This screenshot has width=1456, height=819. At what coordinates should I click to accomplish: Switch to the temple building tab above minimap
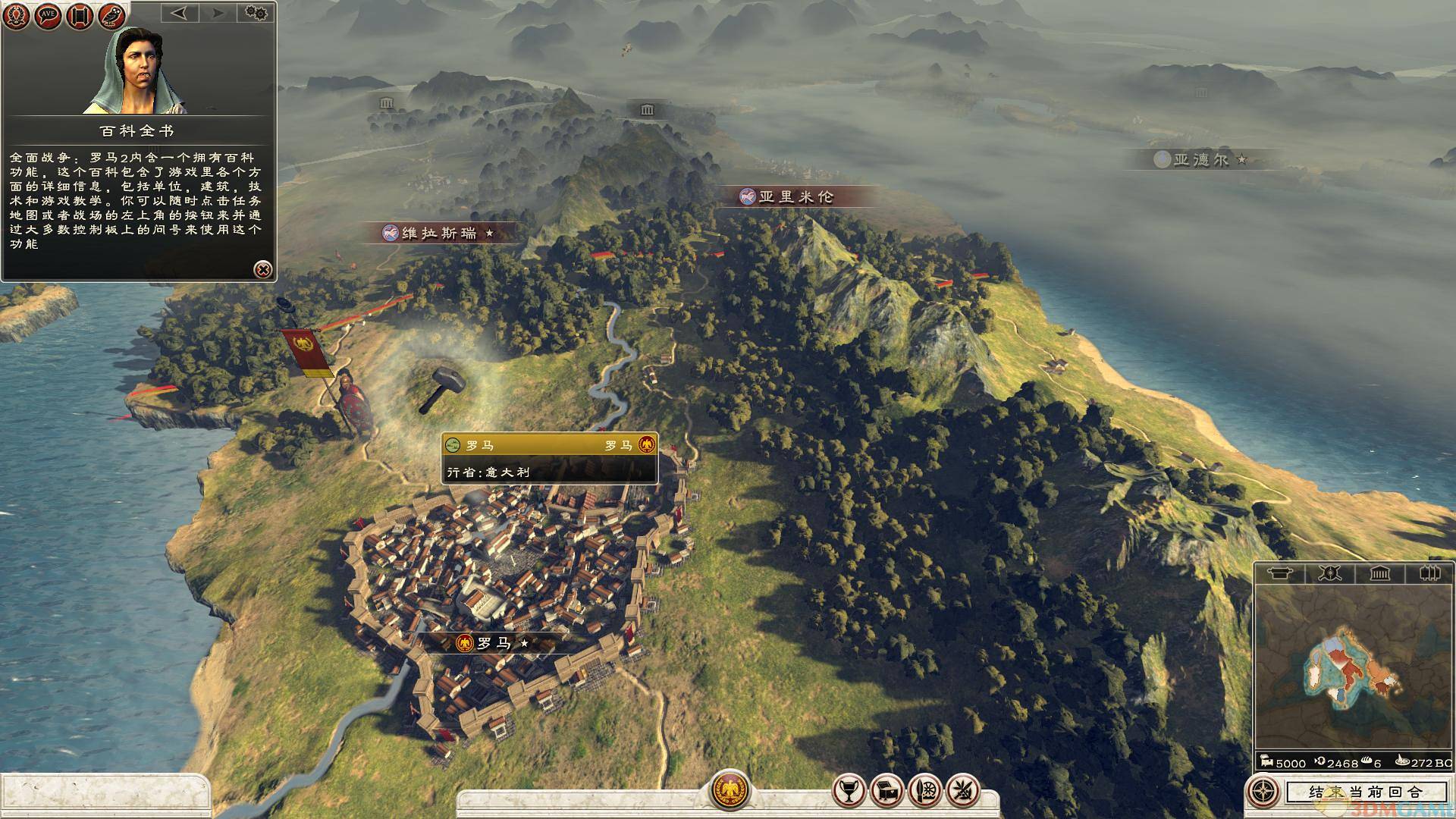(1379, 573)
